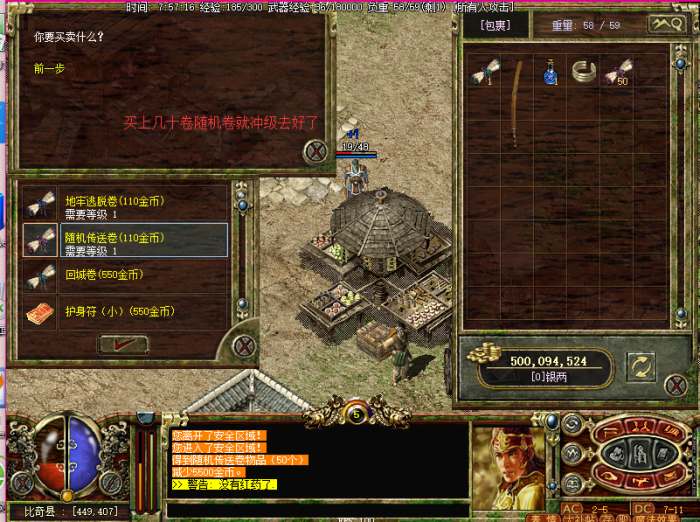700x522 pixels.
Task: Click the mountain magnifier button in the bag header
Action: click(667, 24)
